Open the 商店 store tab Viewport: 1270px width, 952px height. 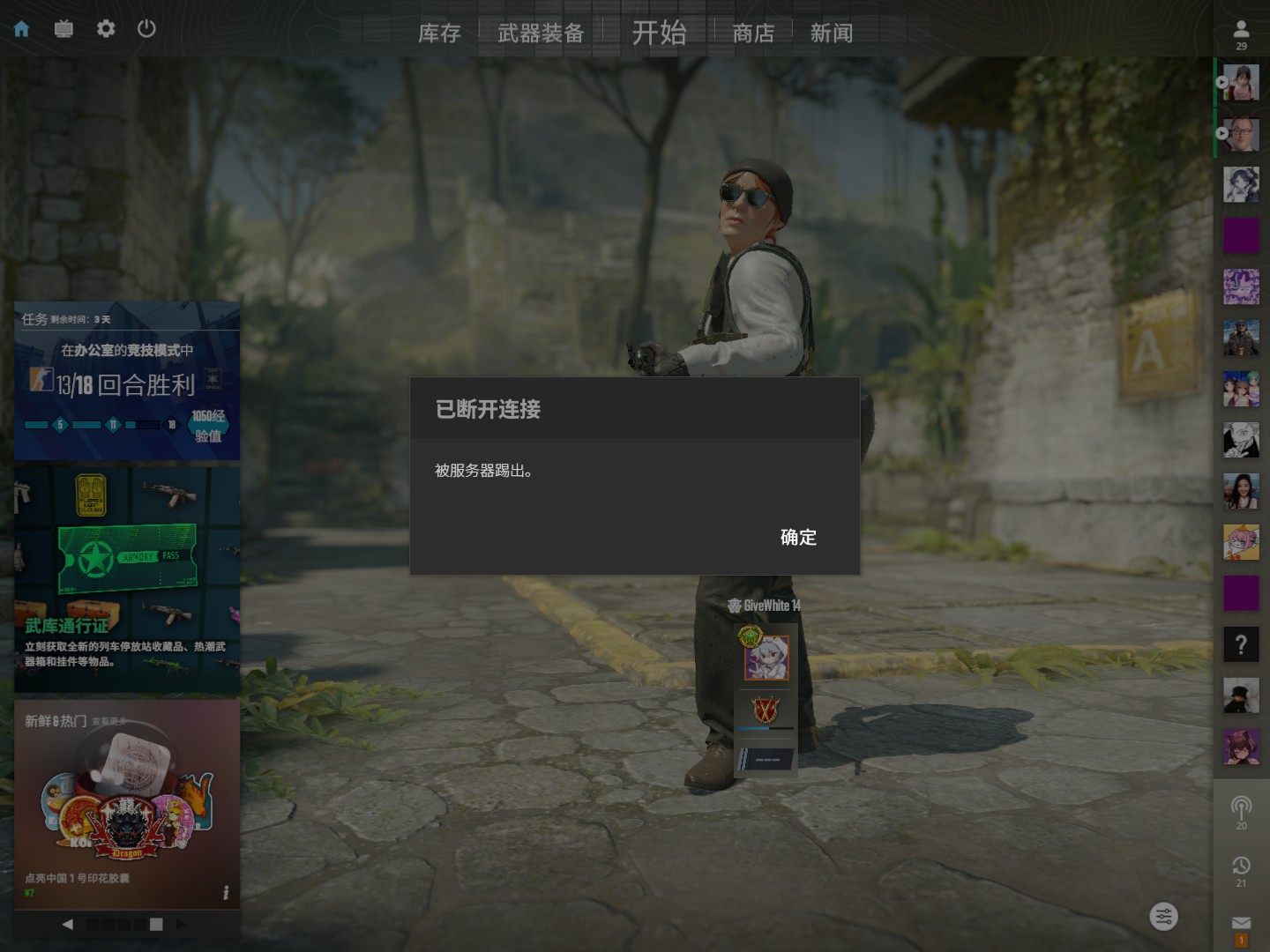pos(753,33)
